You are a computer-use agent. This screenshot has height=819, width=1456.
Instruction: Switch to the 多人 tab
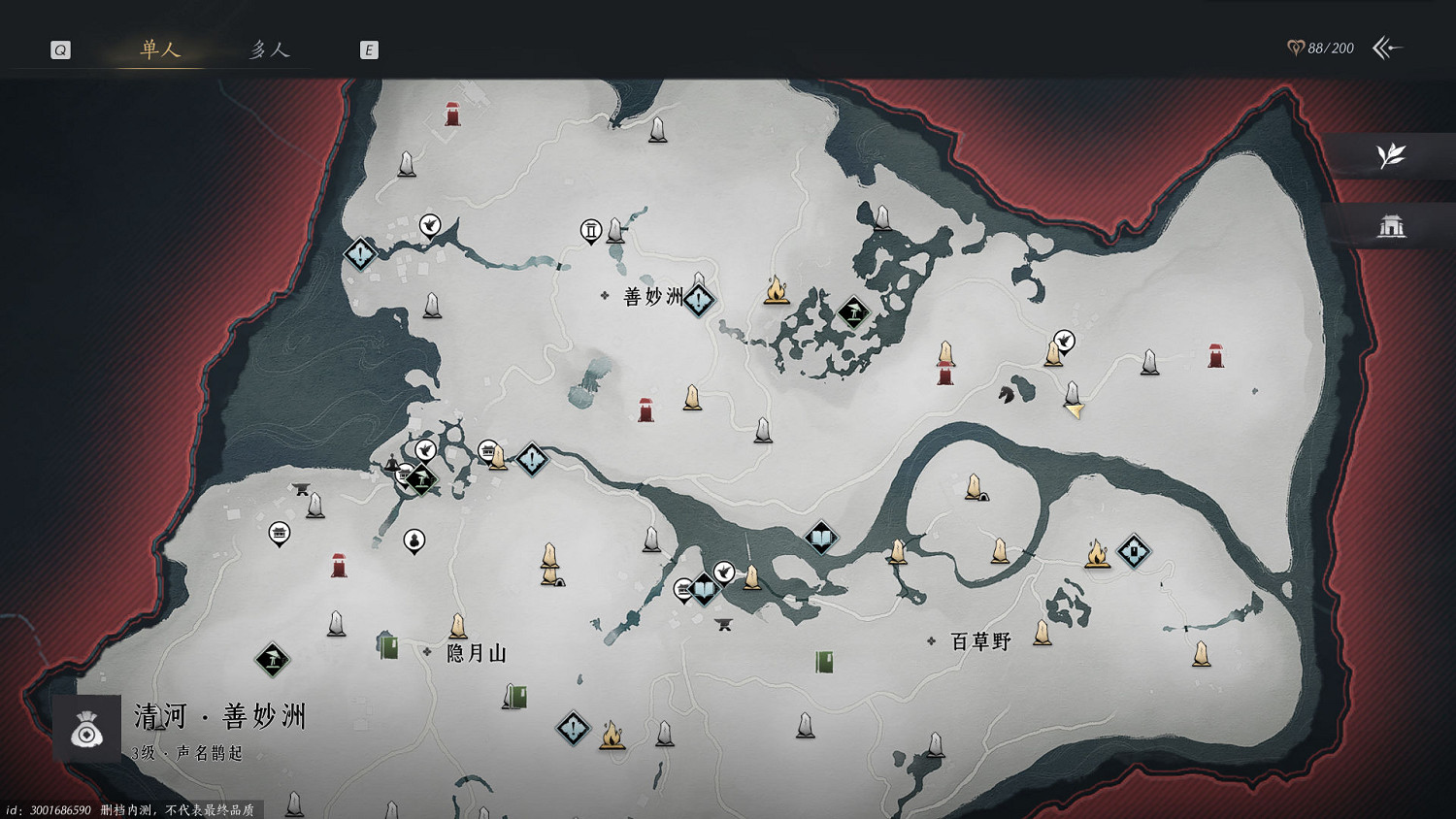click(269, 49)
